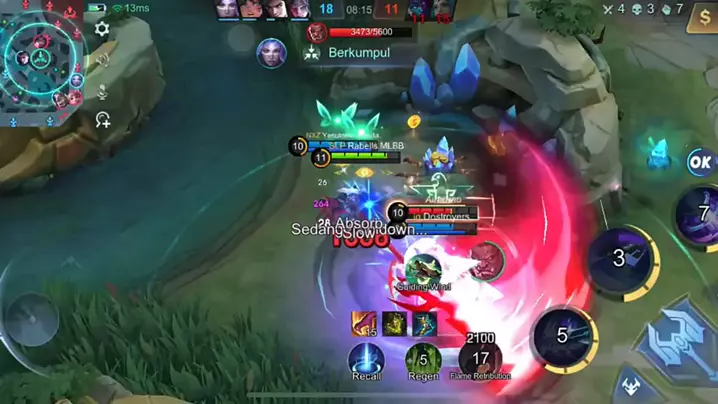
Task: Toggle the team speaker audio
Action: coord(102,60)
